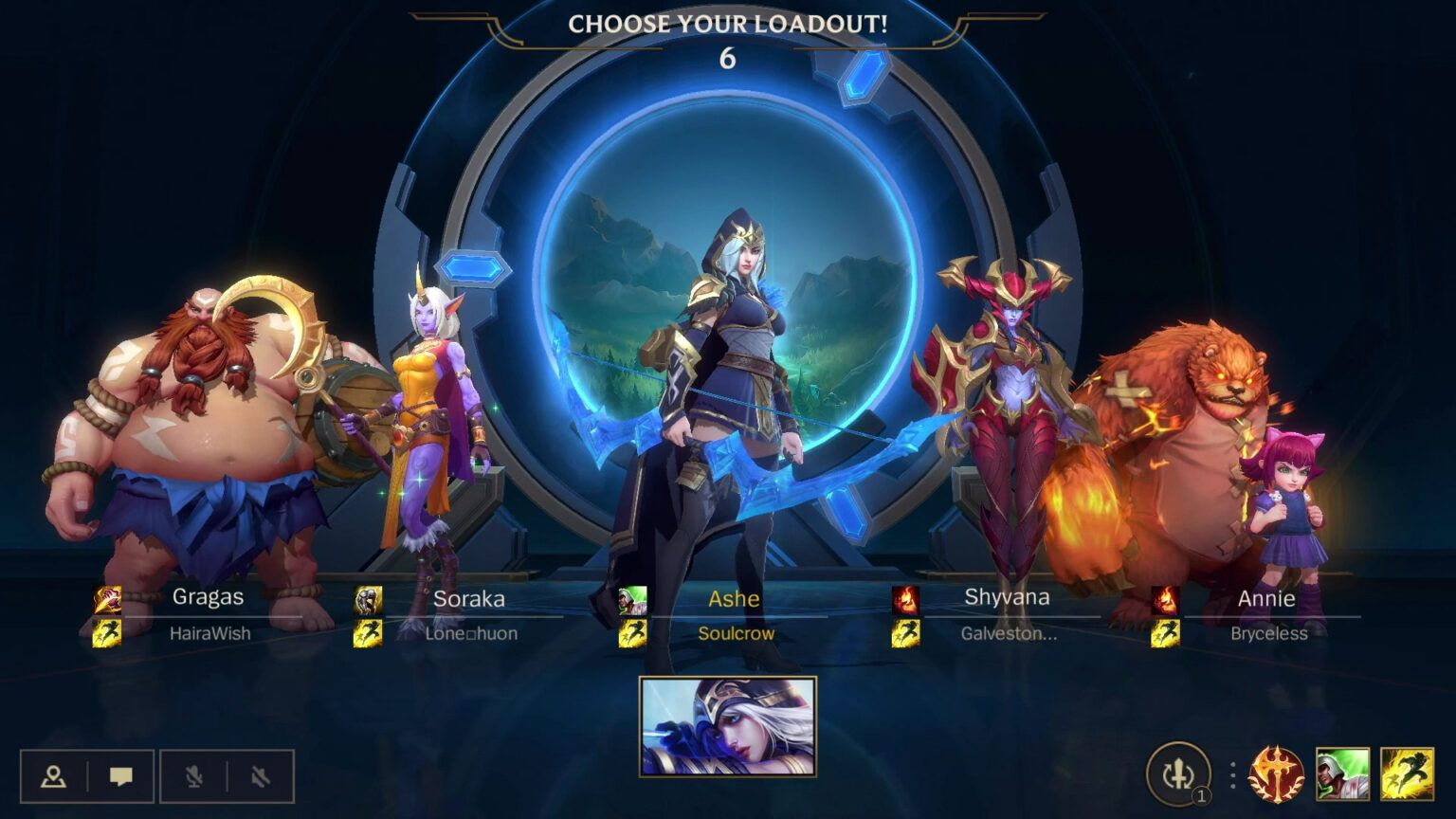
Task: Open the chat bubble icon
Action: (x=121, y=774)
